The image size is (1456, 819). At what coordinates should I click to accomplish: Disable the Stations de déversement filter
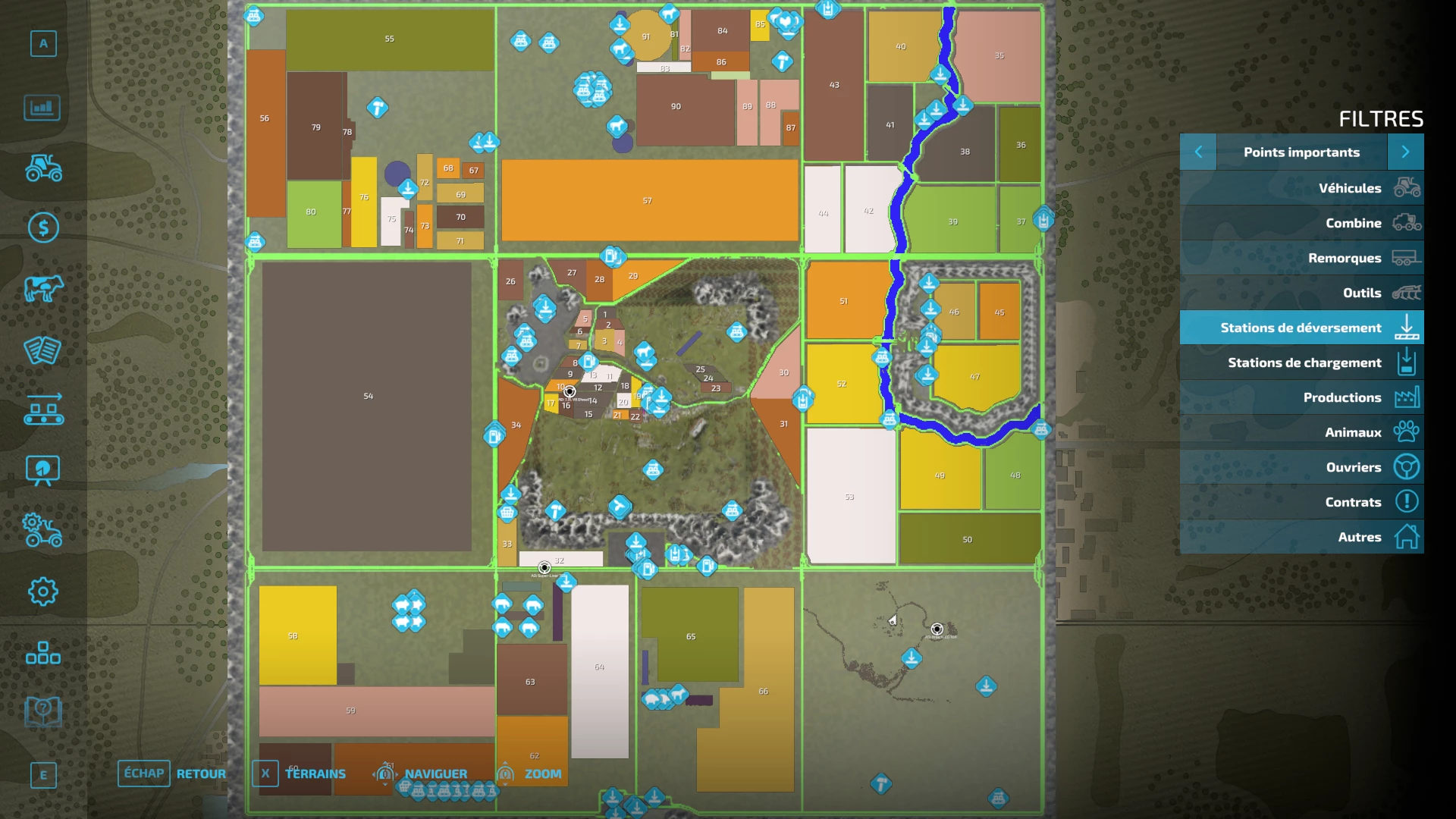1301,328
